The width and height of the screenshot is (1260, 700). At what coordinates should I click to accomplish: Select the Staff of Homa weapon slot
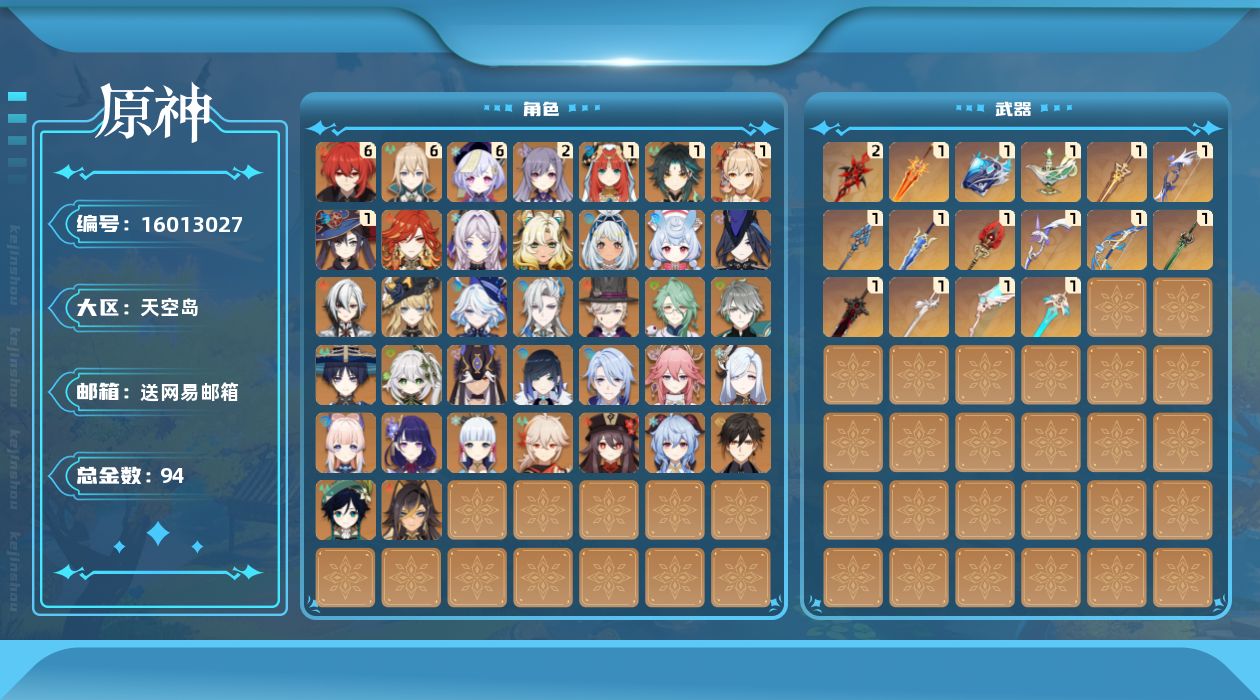click(985, 240)
